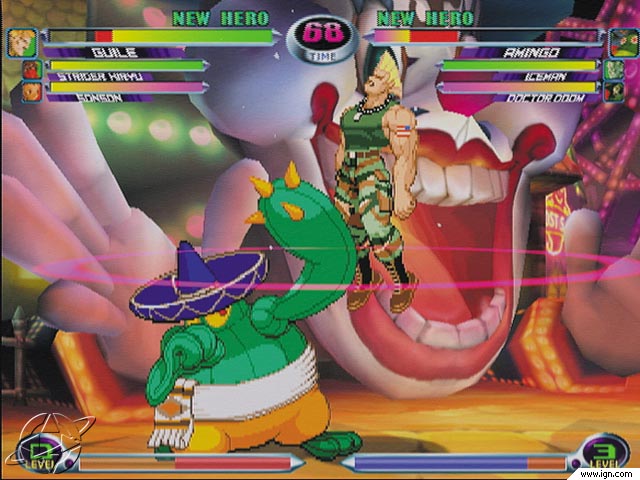Select Guile's character portrait
The image size is (640, 480).
coord(20,43)
